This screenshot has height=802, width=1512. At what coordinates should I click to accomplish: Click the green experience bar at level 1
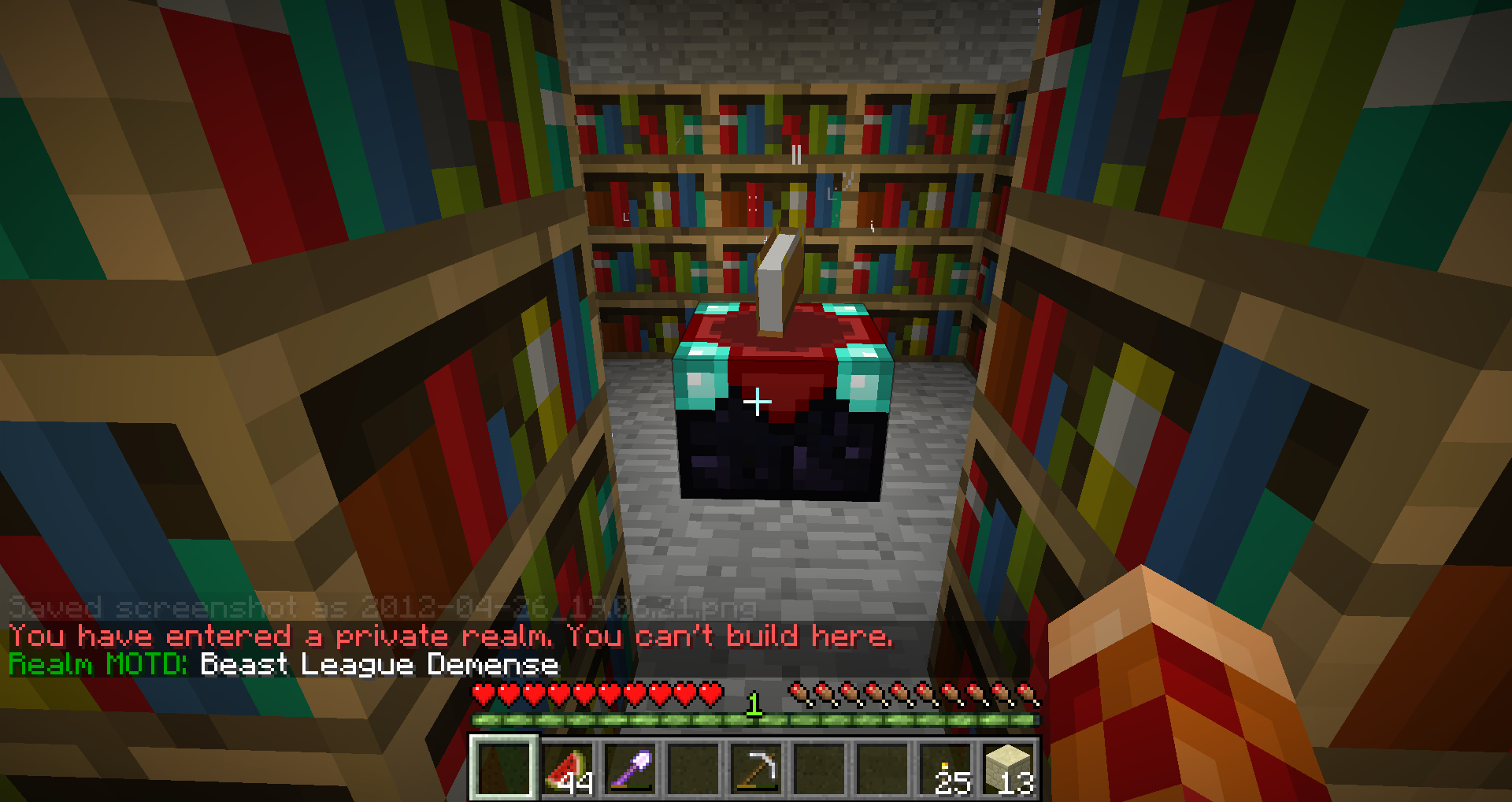point(756,719)
